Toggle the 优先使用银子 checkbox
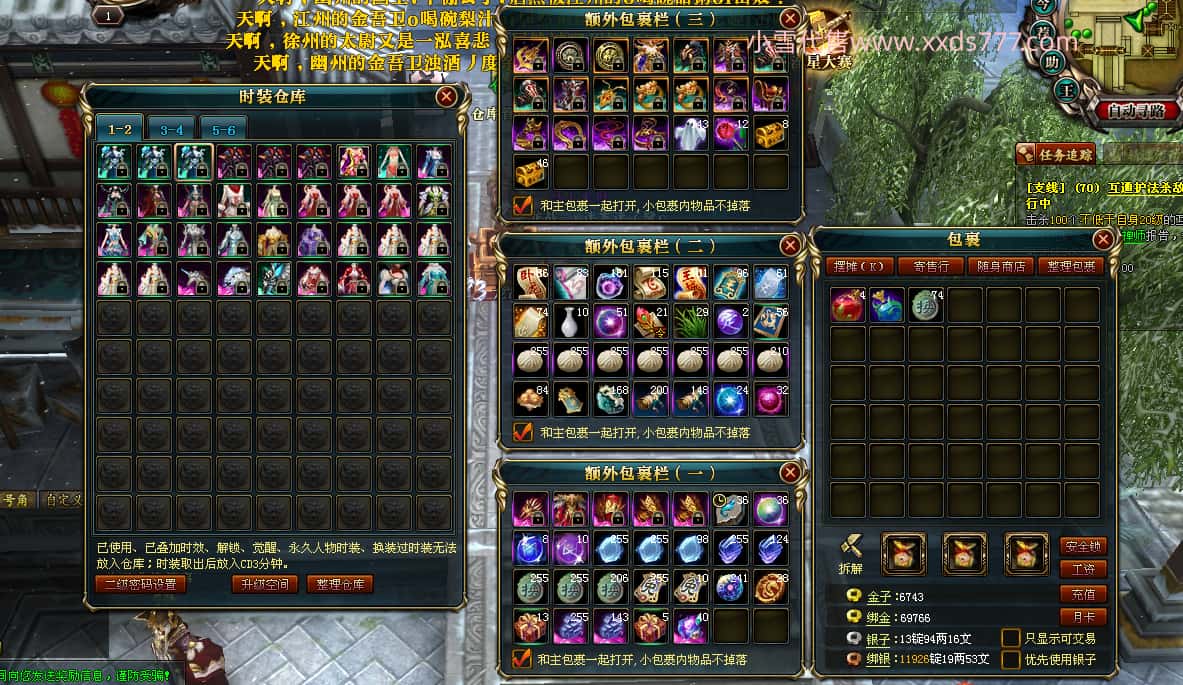1183x685 pixels. (x=1011, y=660)
